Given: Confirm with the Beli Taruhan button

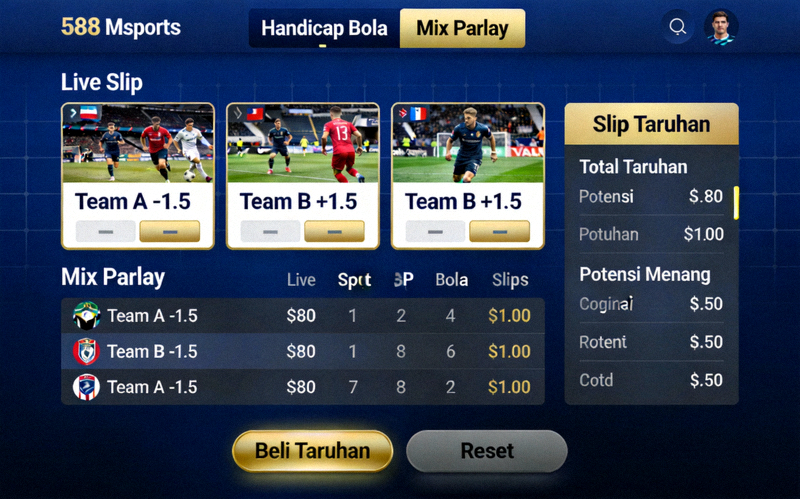Looking at the screenshot, I should pos(312,451).
